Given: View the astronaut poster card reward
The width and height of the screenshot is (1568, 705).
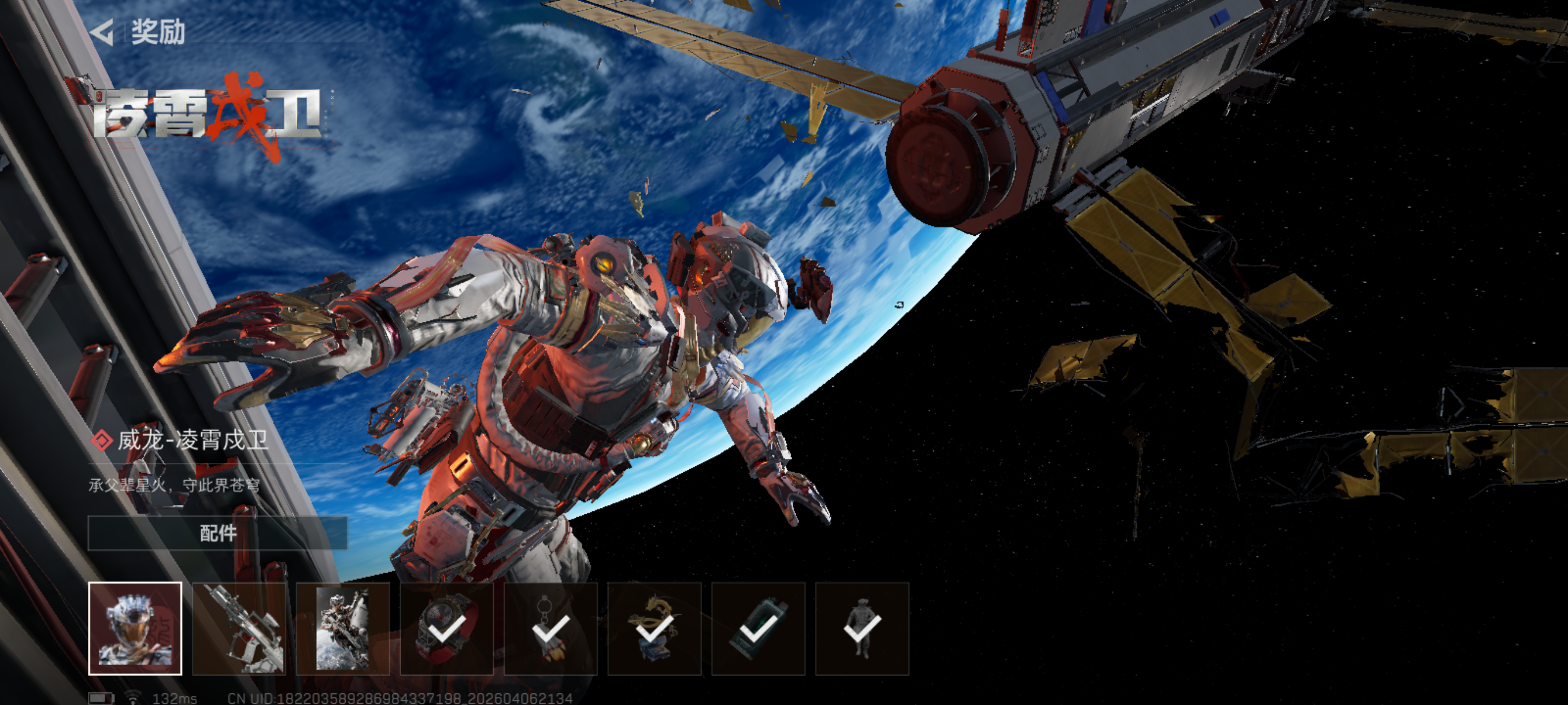Looking at the screenshot, I should tap(343, 628).
